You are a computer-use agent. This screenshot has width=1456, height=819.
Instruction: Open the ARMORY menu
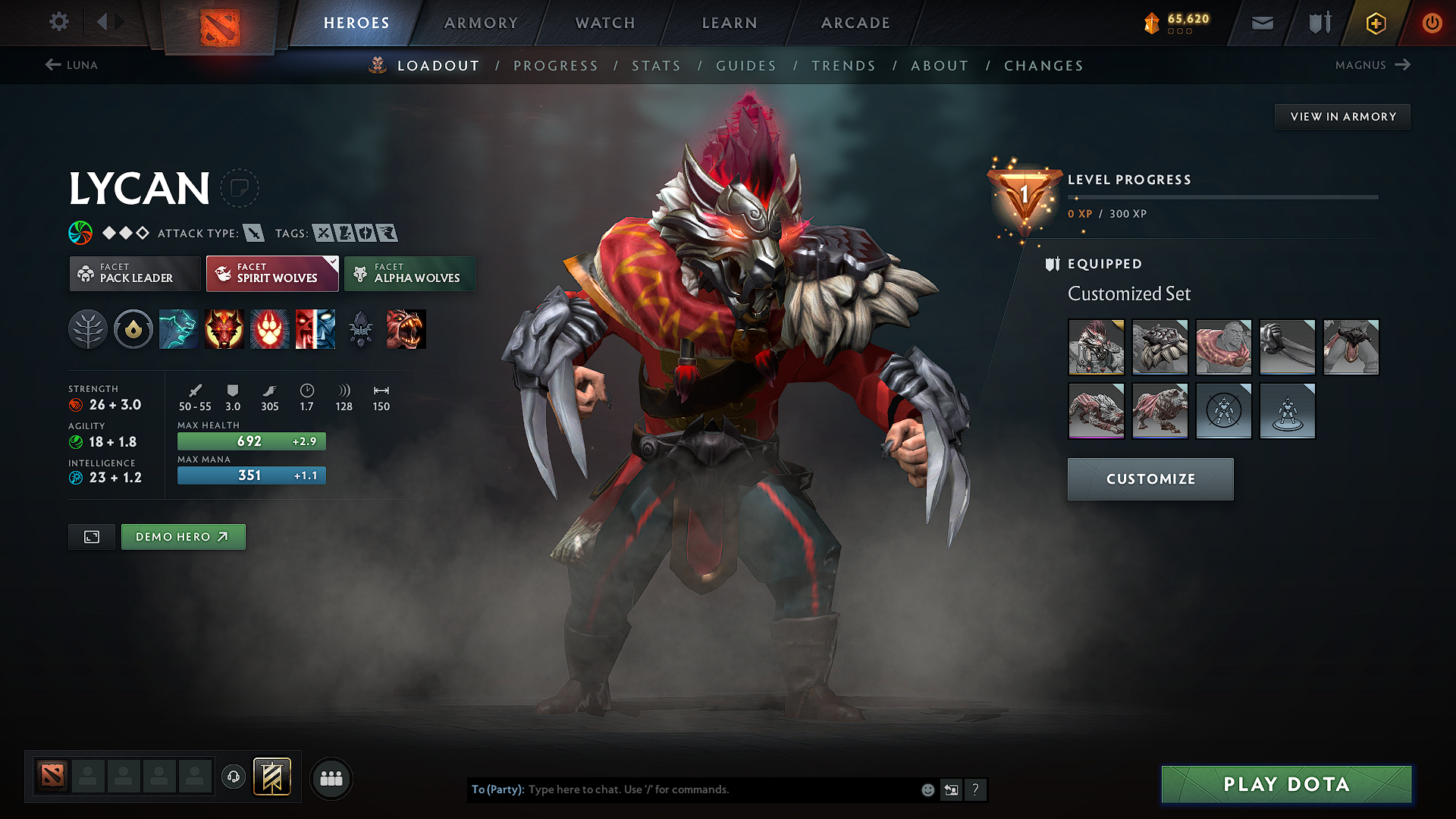pyautogui.click(x=481, y=23)
